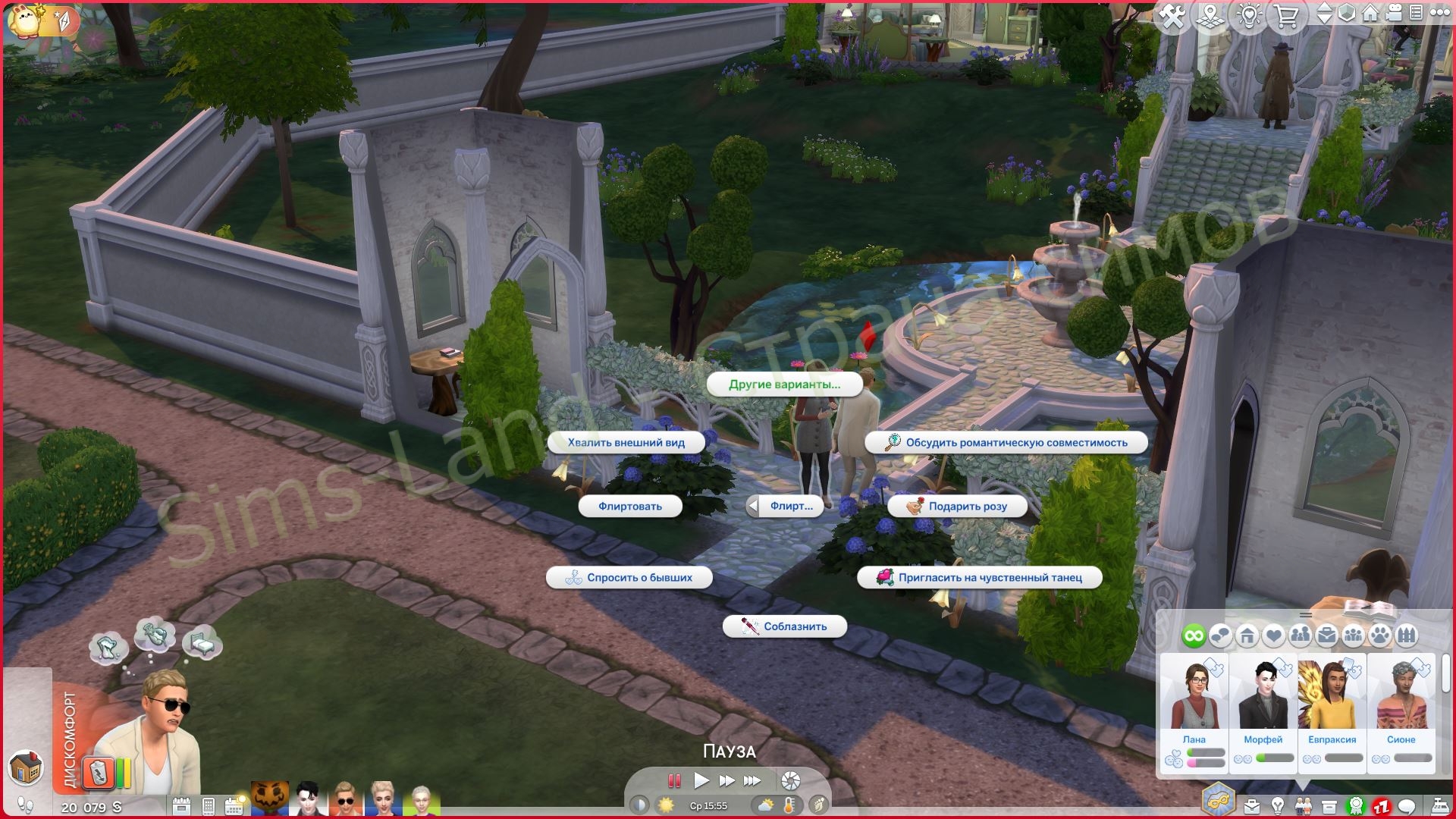The width and height of the screenshot is (1456, 819).
Task: Select "Подарить розу" option
Action: 957,507
